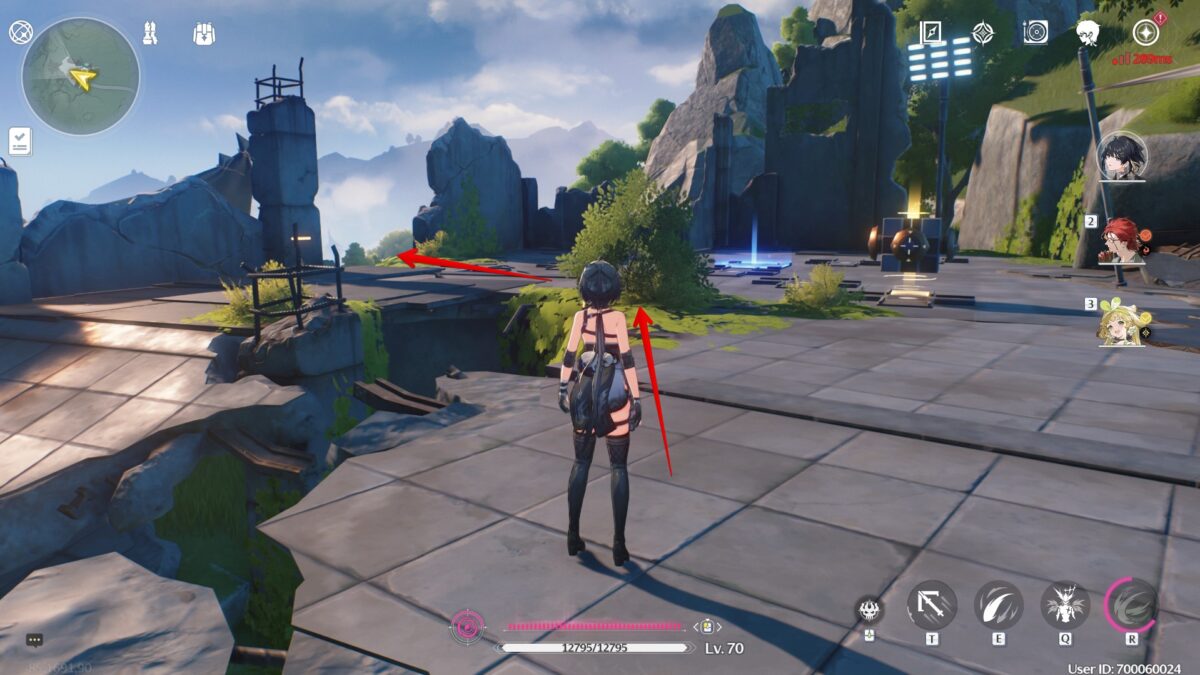The height and width of the screenshot is (675, 1200).
Task: Select the dark-haired active character portrait
Action: pos(1121,156)
